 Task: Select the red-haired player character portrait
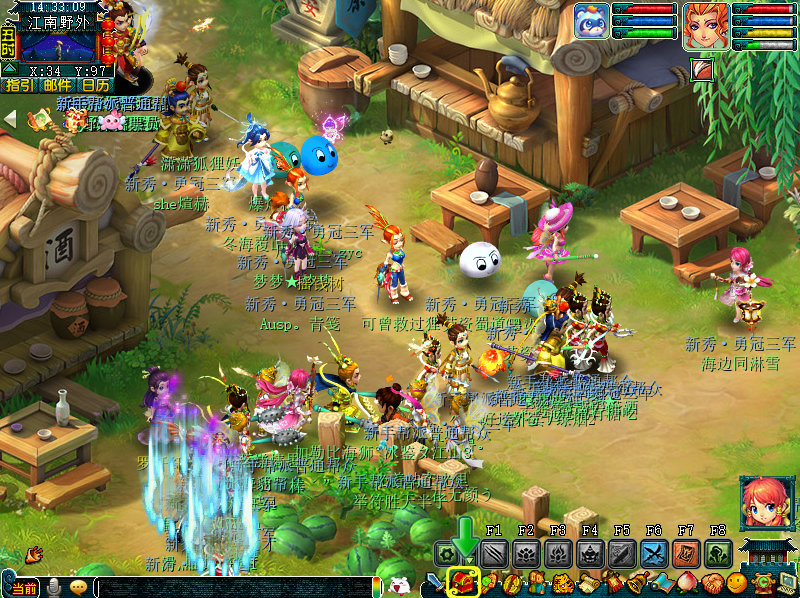click(x=704, y=26)
